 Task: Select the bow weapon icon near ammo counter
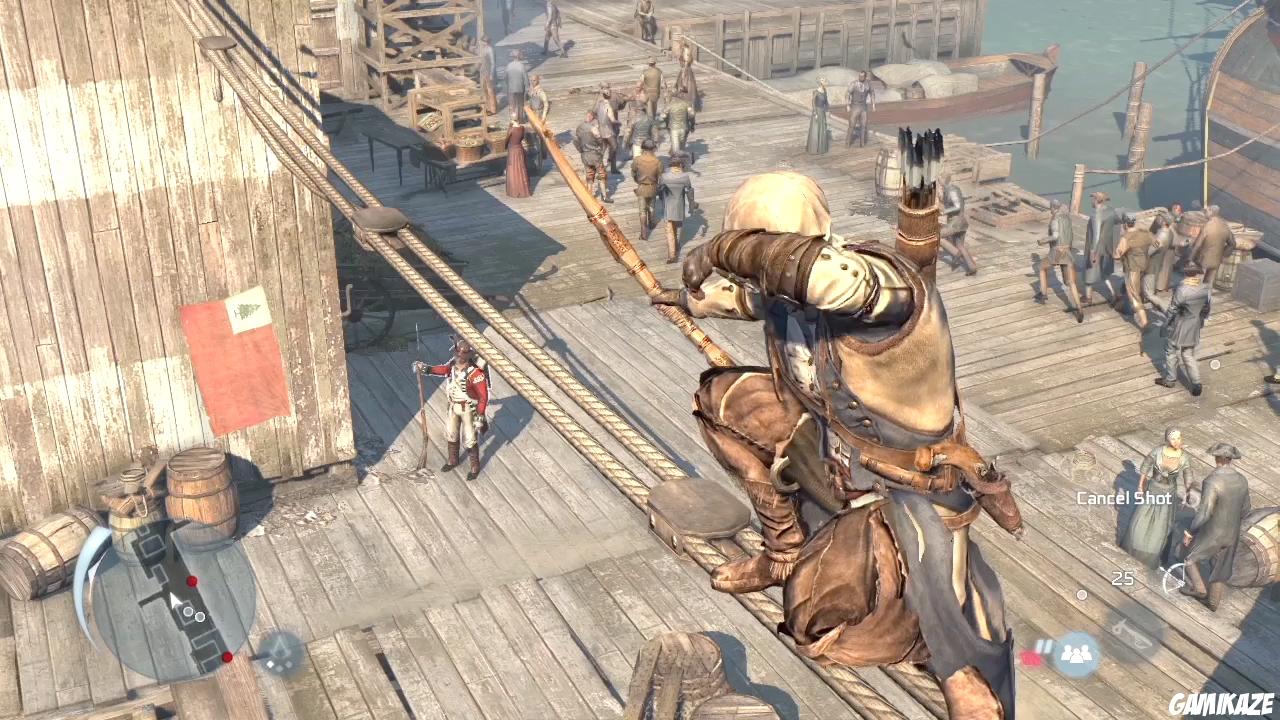pos(1175,578)
